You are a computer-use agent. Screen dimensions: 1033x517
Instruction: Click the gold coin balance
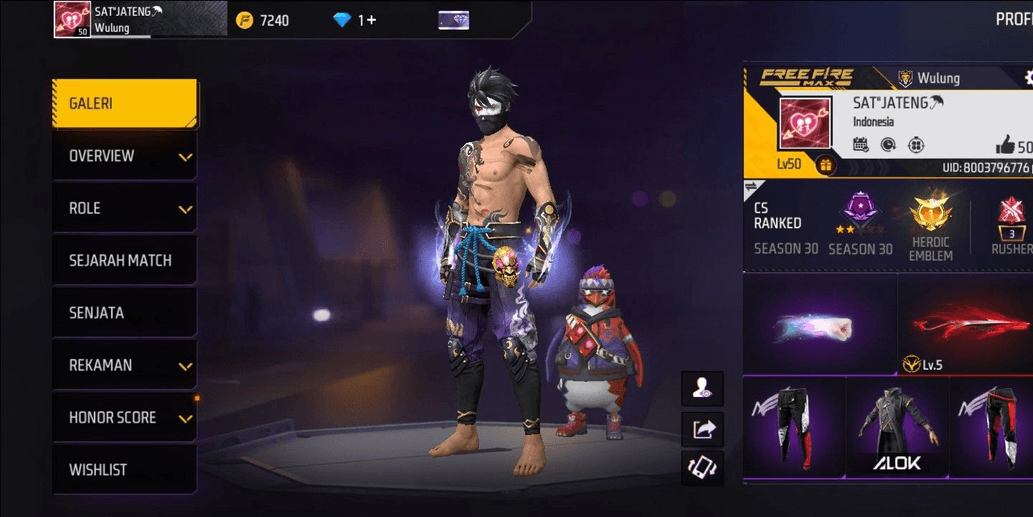point(263,20)
